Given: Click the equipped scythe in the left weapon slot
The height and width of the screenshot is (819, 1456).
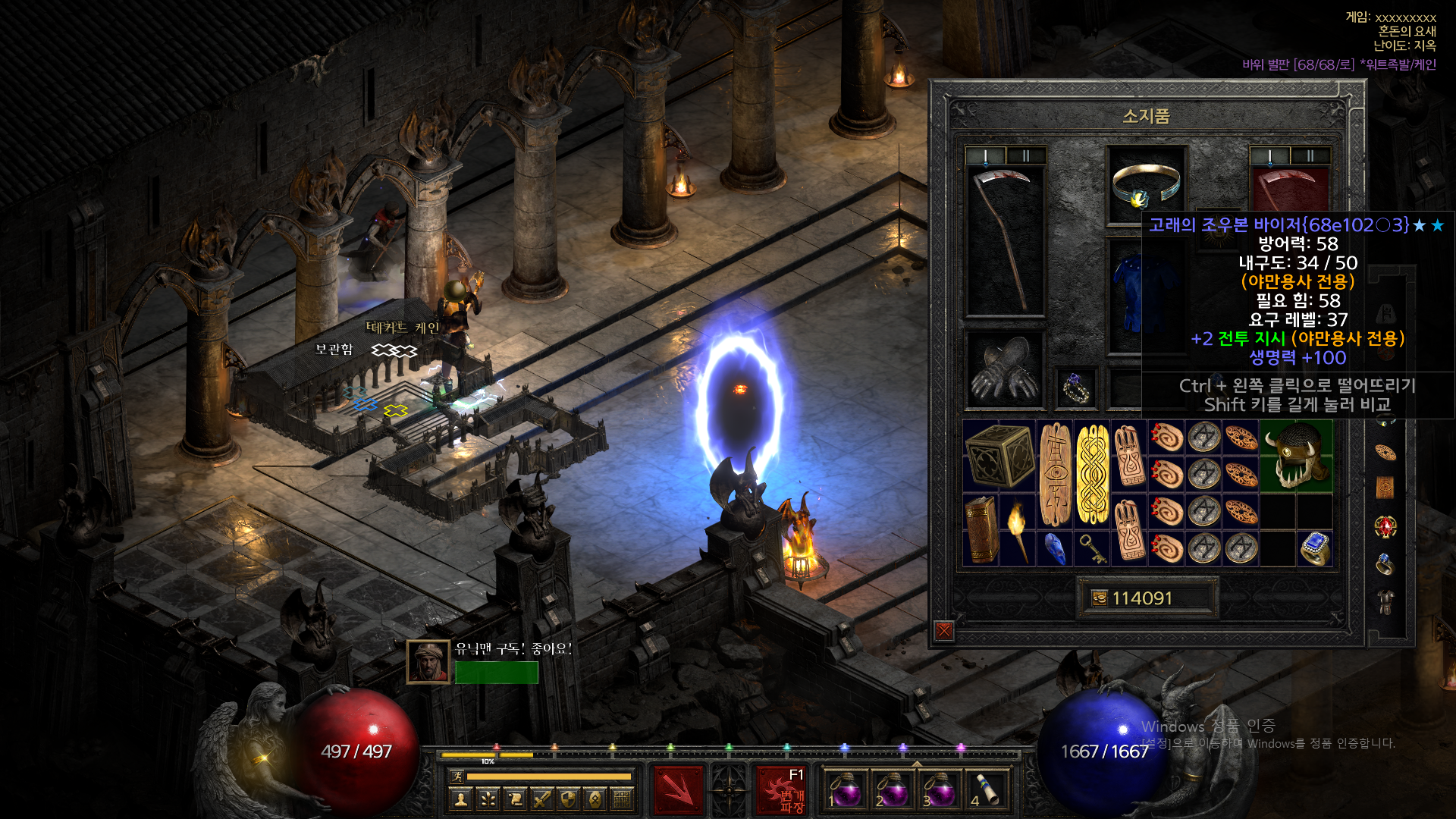Looking at the screenshot, I should [1005, 239].
